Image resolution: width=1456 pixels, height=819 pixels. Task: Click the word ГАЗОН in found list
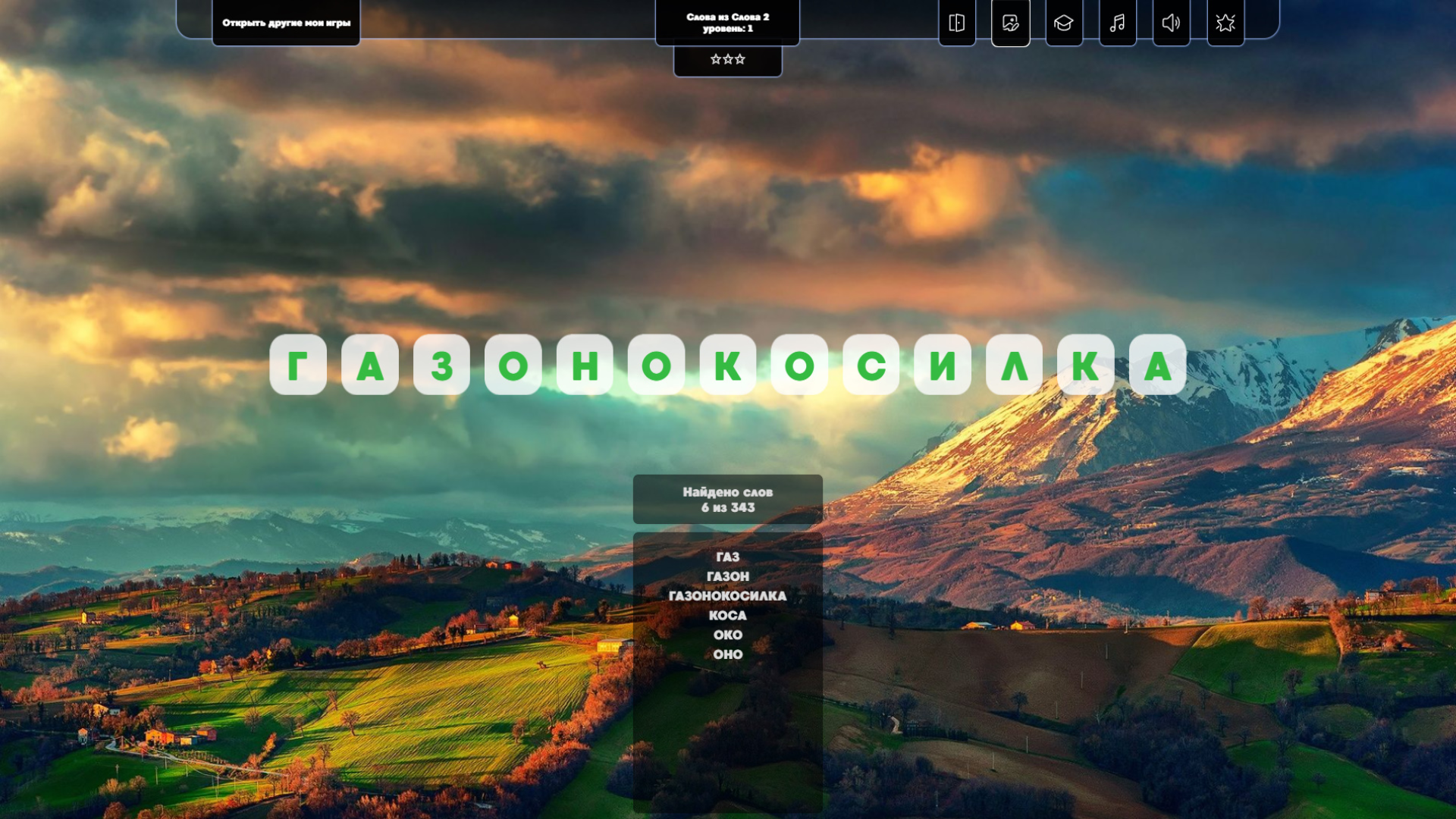click(727, 576)
